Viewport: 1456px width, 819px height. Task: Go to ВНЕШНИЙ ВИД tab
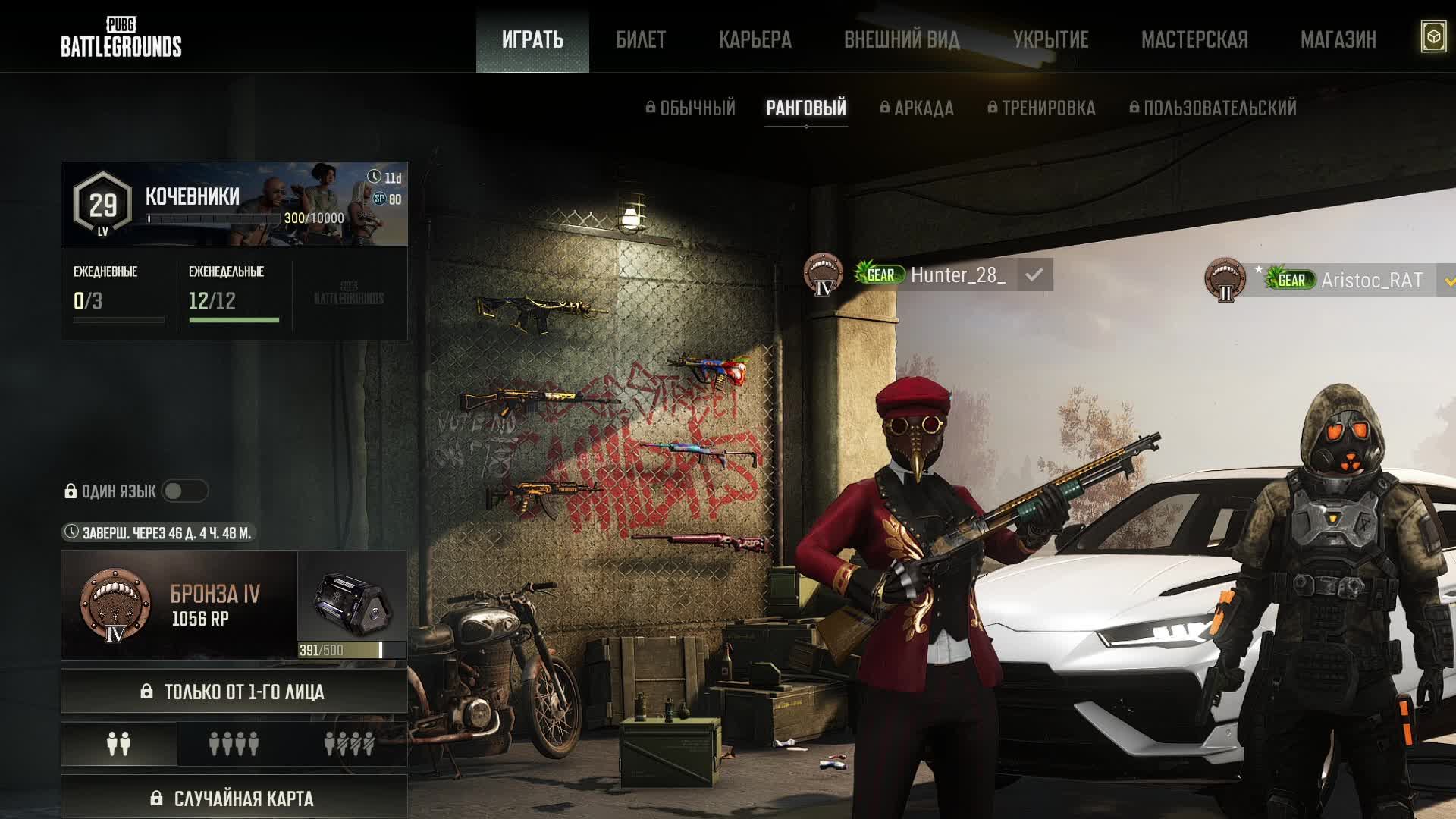click(902, 39)
